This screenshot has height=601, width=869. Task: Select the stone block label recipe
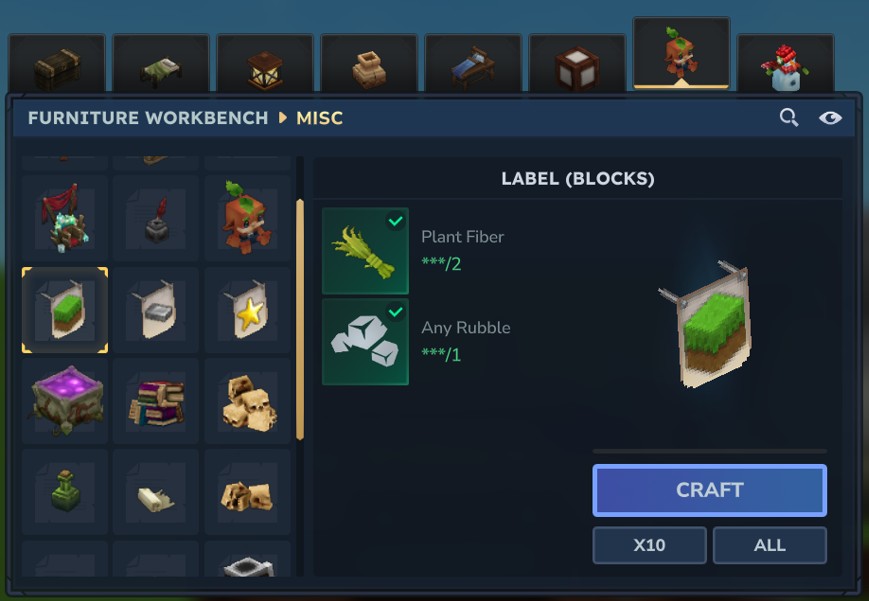pos(156,310)
